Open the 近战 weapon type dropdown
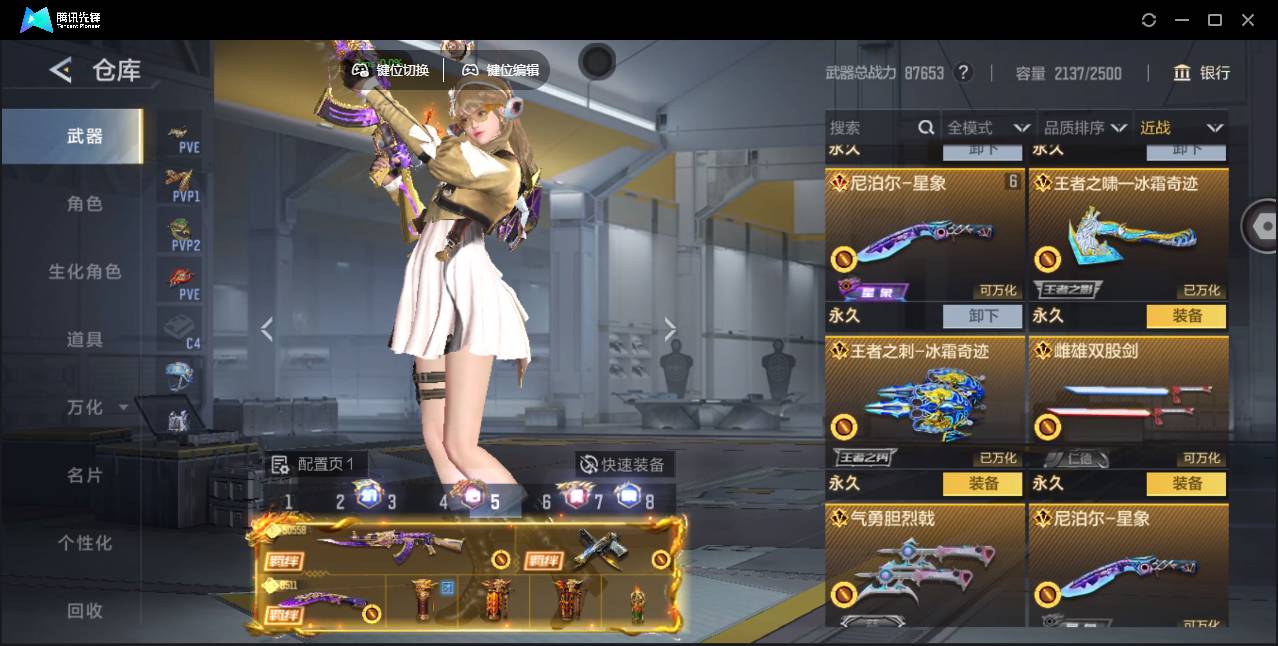 tap(1181, 128)
